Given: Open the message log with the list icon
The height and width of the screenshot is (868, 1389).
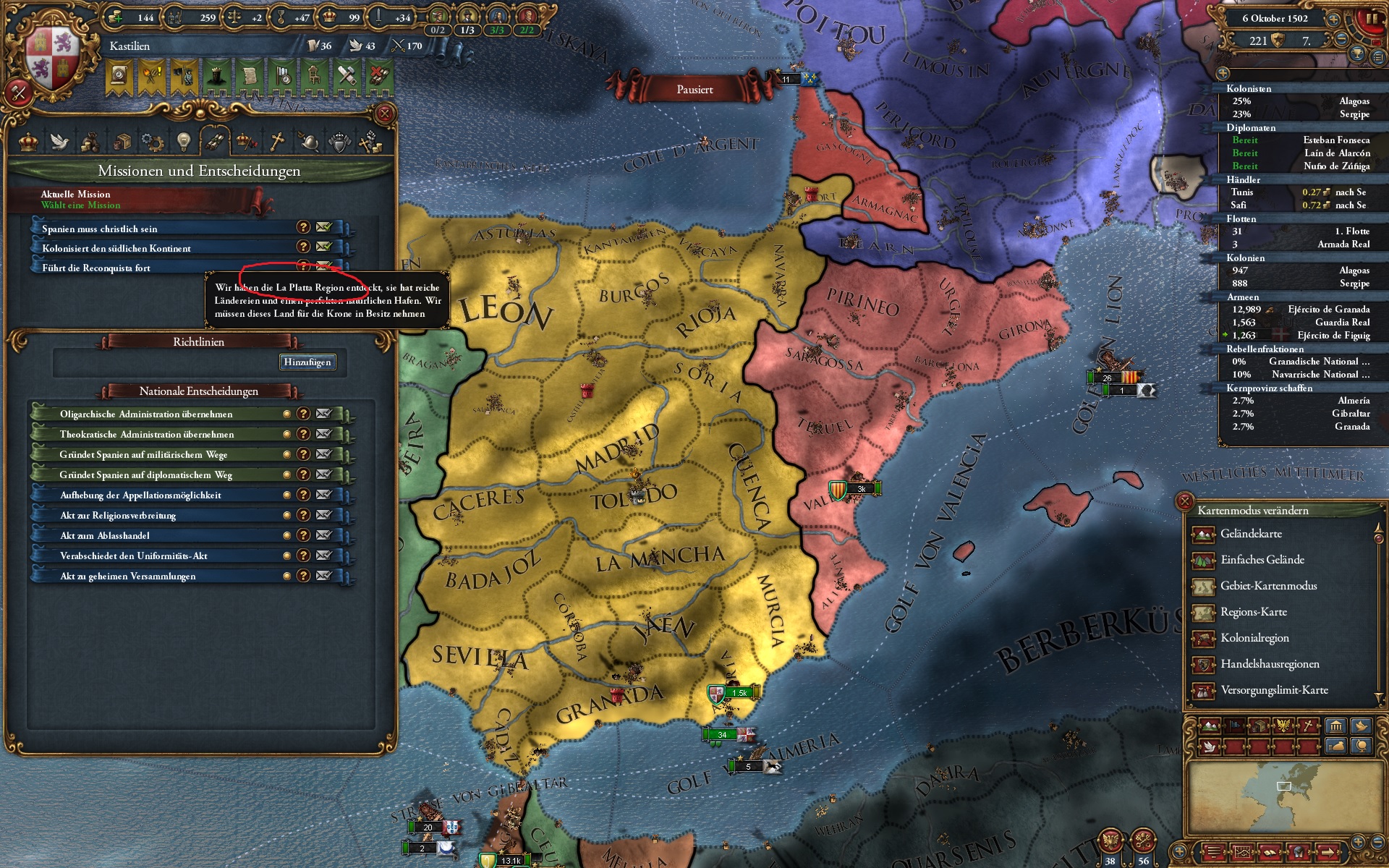Looking at the screenshot, I should tap(1377, 58).
